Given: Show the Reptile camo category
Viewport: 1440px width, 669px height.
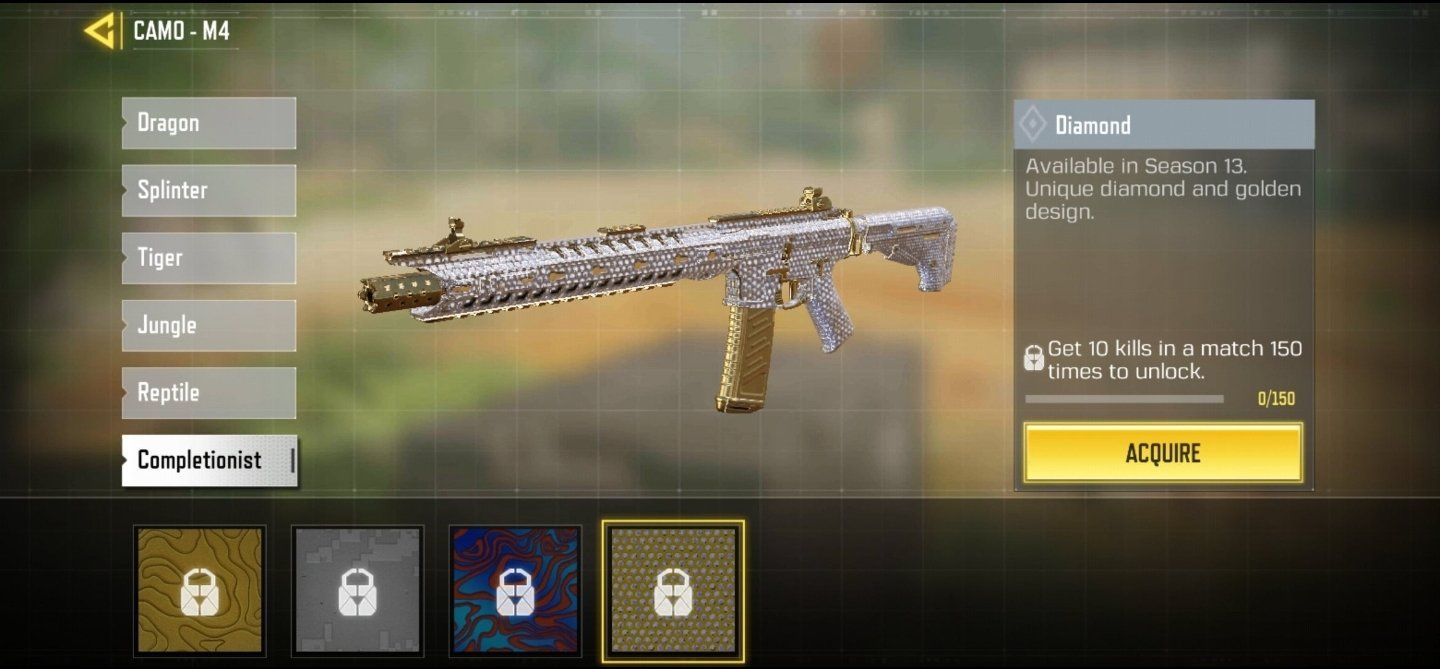Looking at the screenshot, I should [209, 393].
